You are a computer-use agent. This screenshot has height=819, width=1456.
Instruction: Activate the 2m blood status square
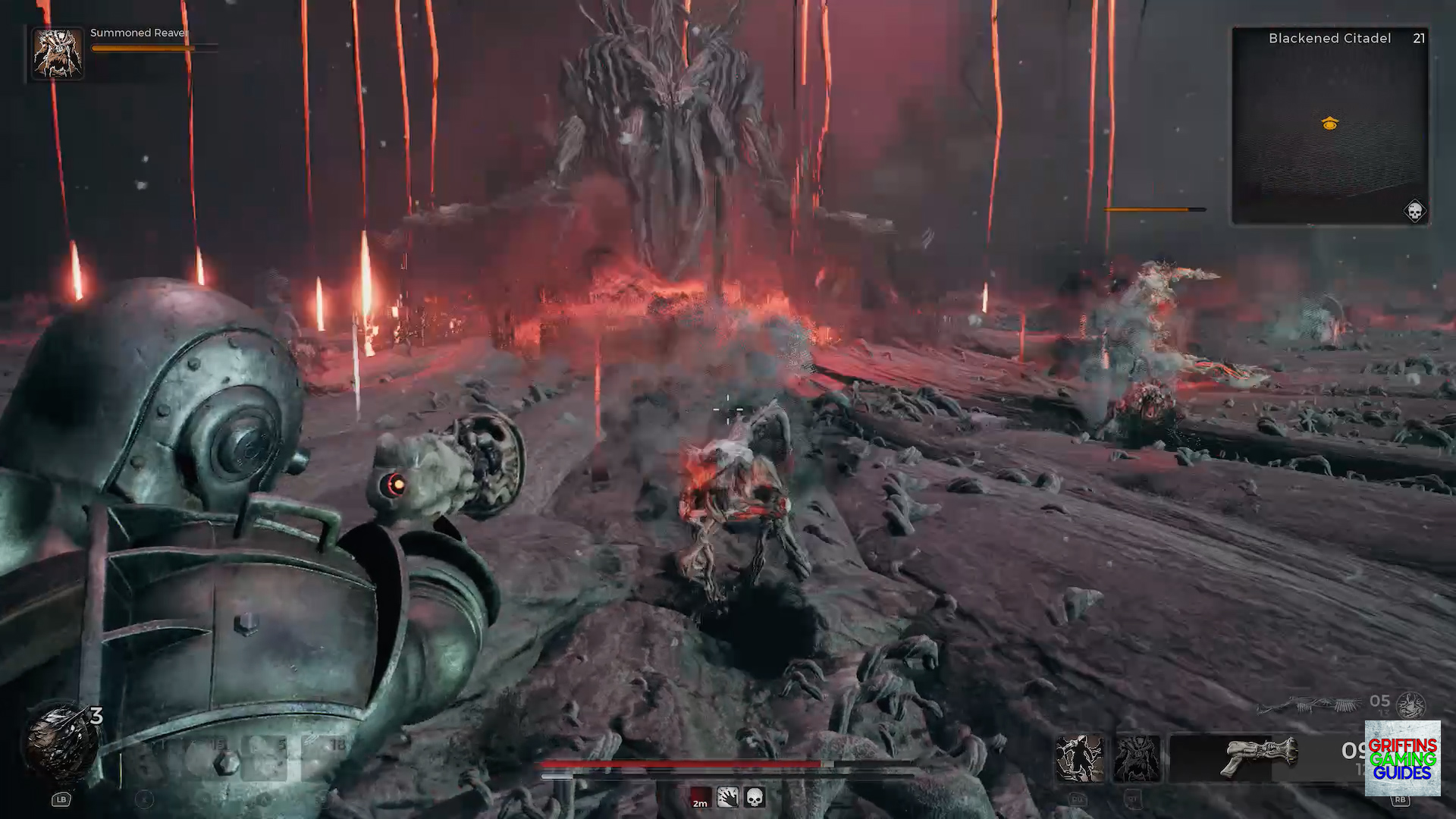699,799
